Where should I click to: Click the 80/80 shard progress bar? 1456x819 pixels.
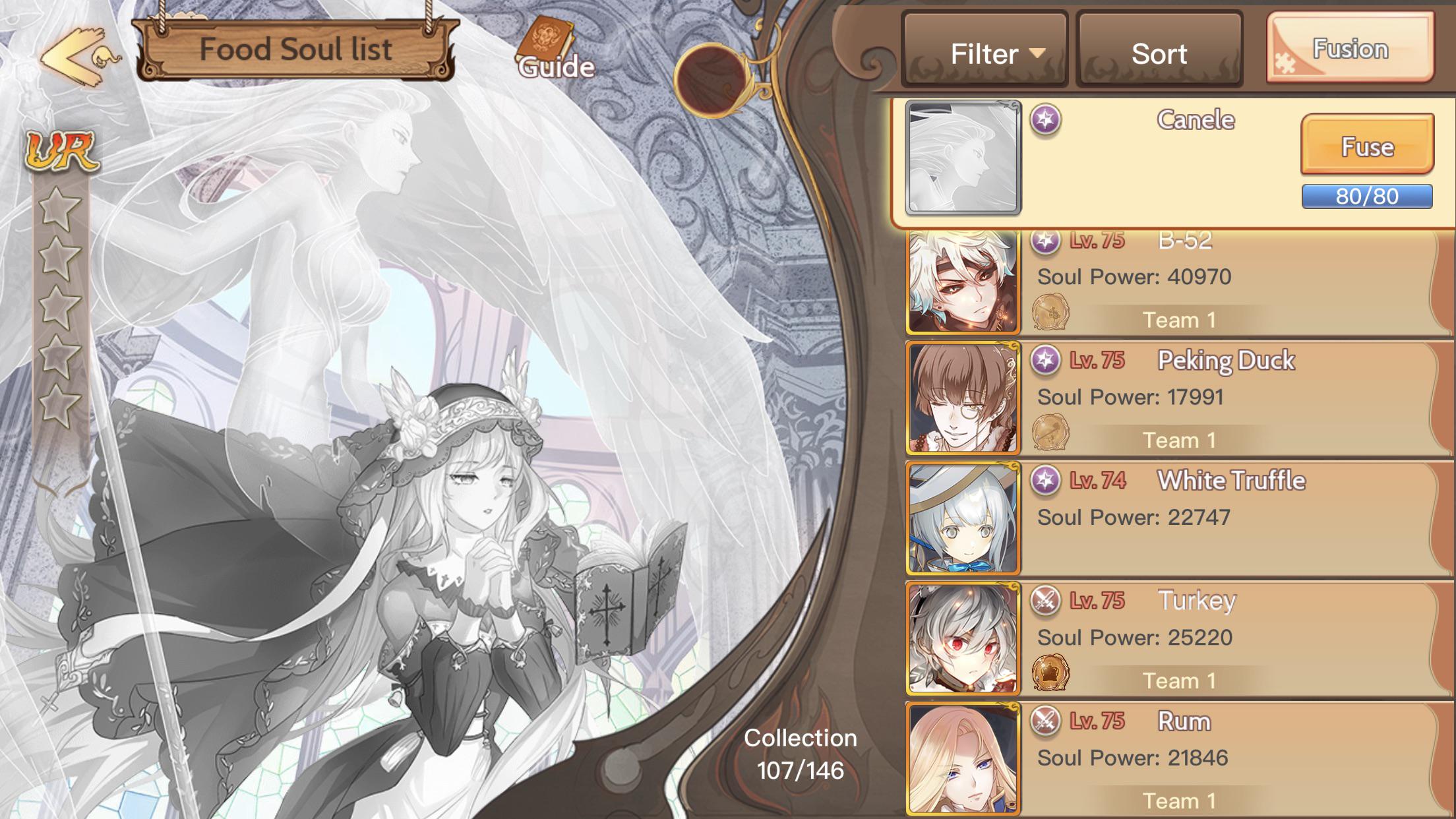coord(1366,196)
